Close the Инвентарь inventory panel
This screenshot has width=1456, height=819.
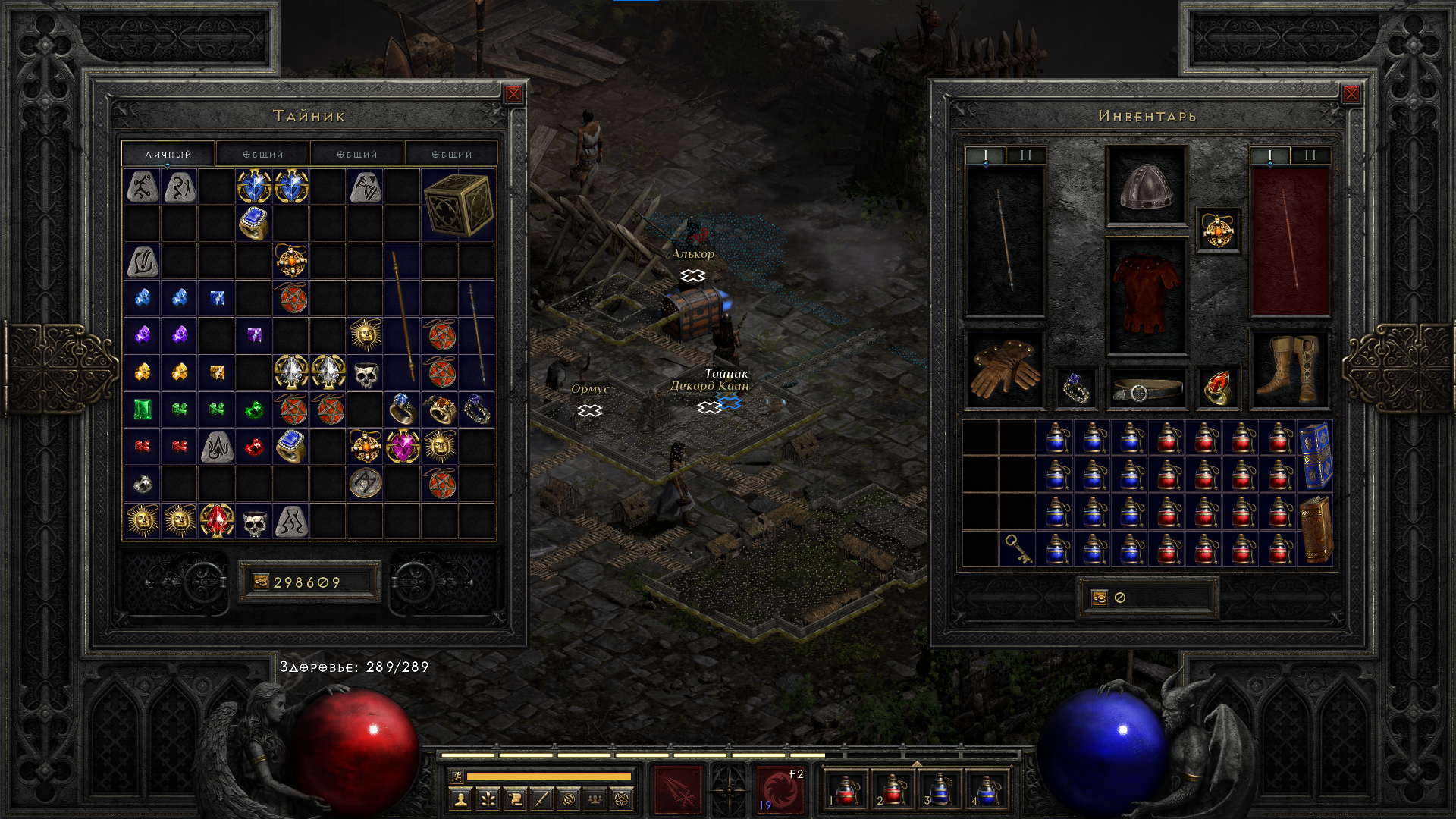pyautogui.click(x=1351, y=94)
